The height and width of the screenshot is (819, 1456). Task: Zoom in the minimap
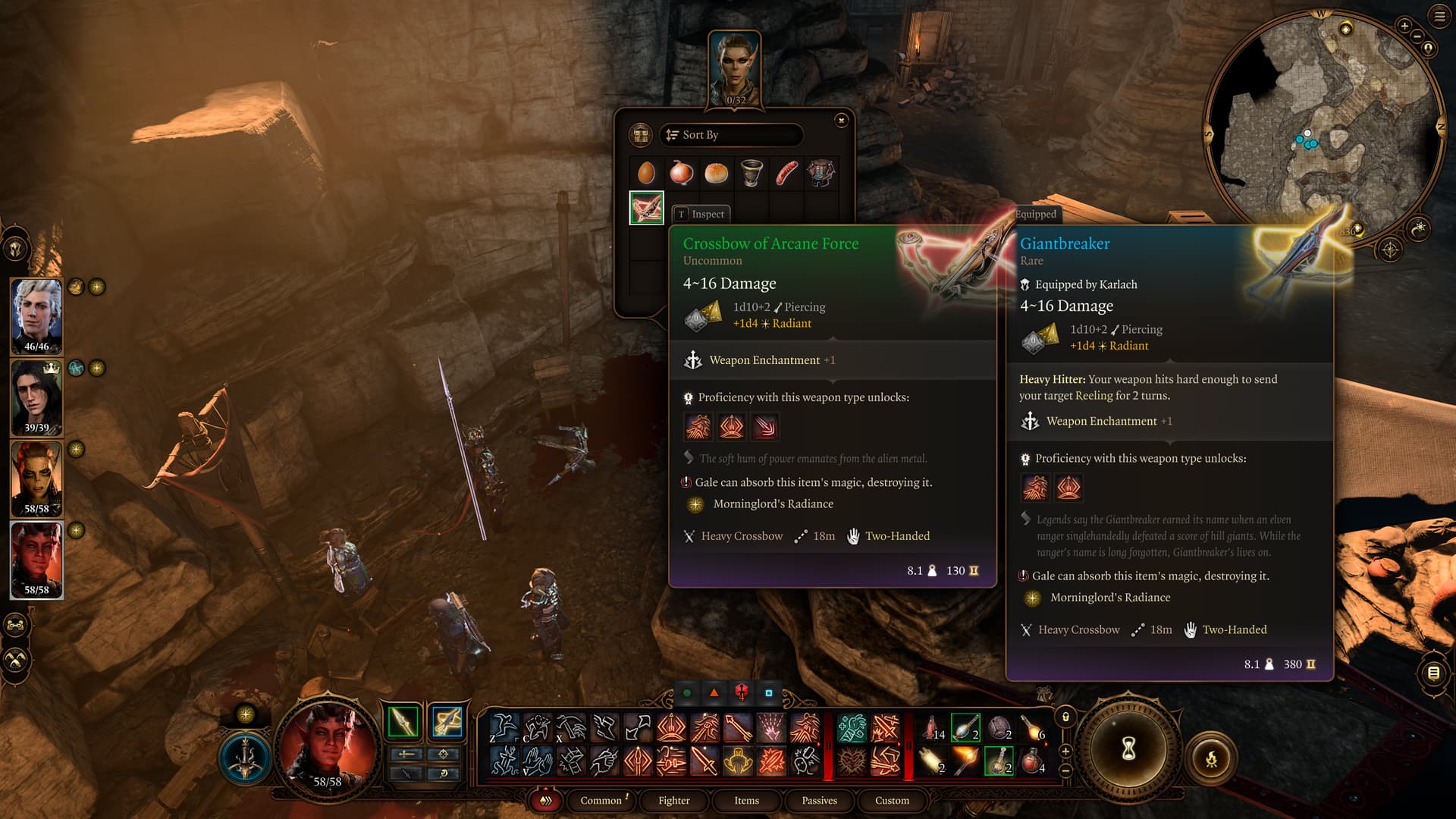coord(1404,26)
